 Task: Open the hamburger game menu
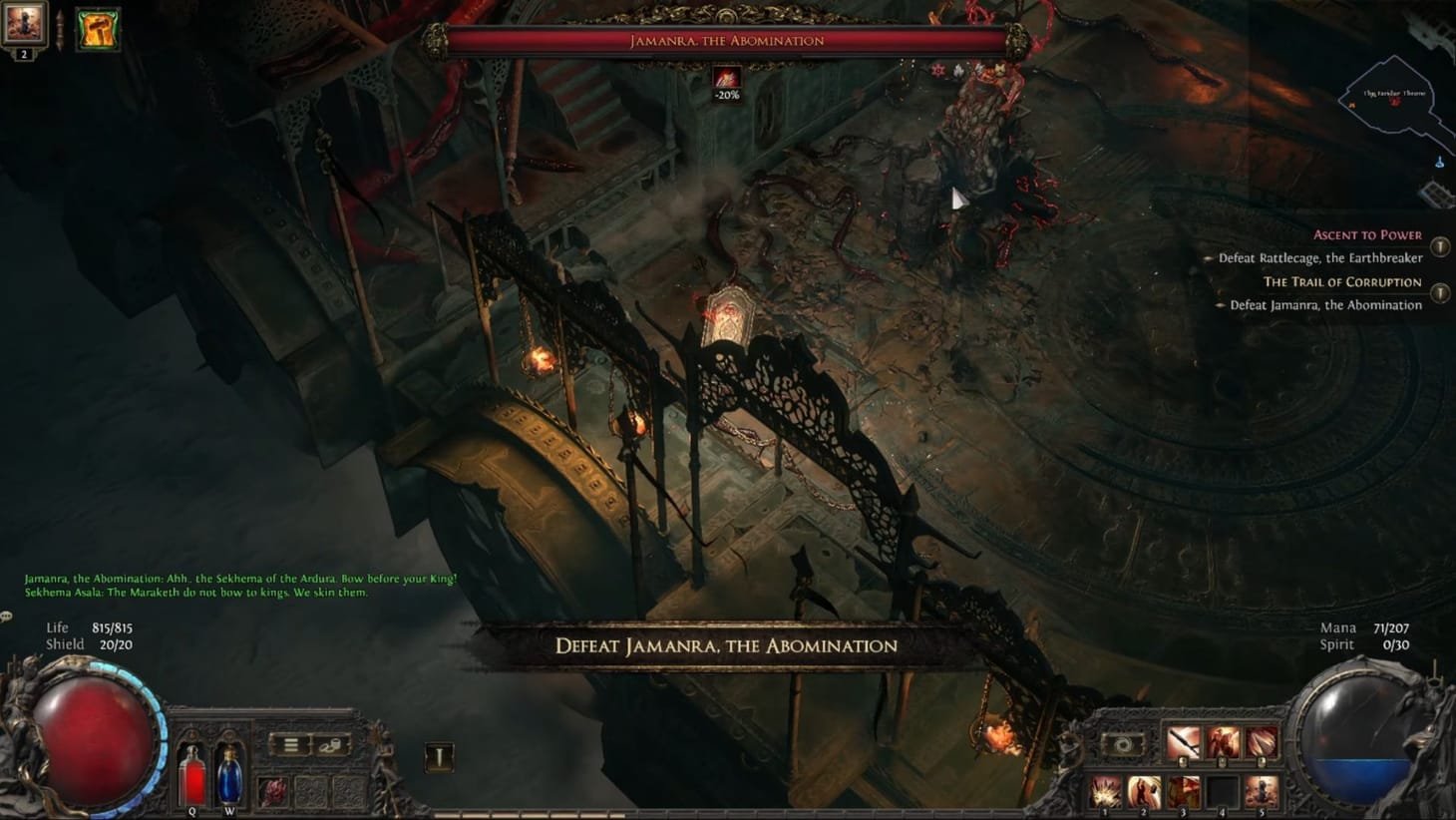coord(291,745)
